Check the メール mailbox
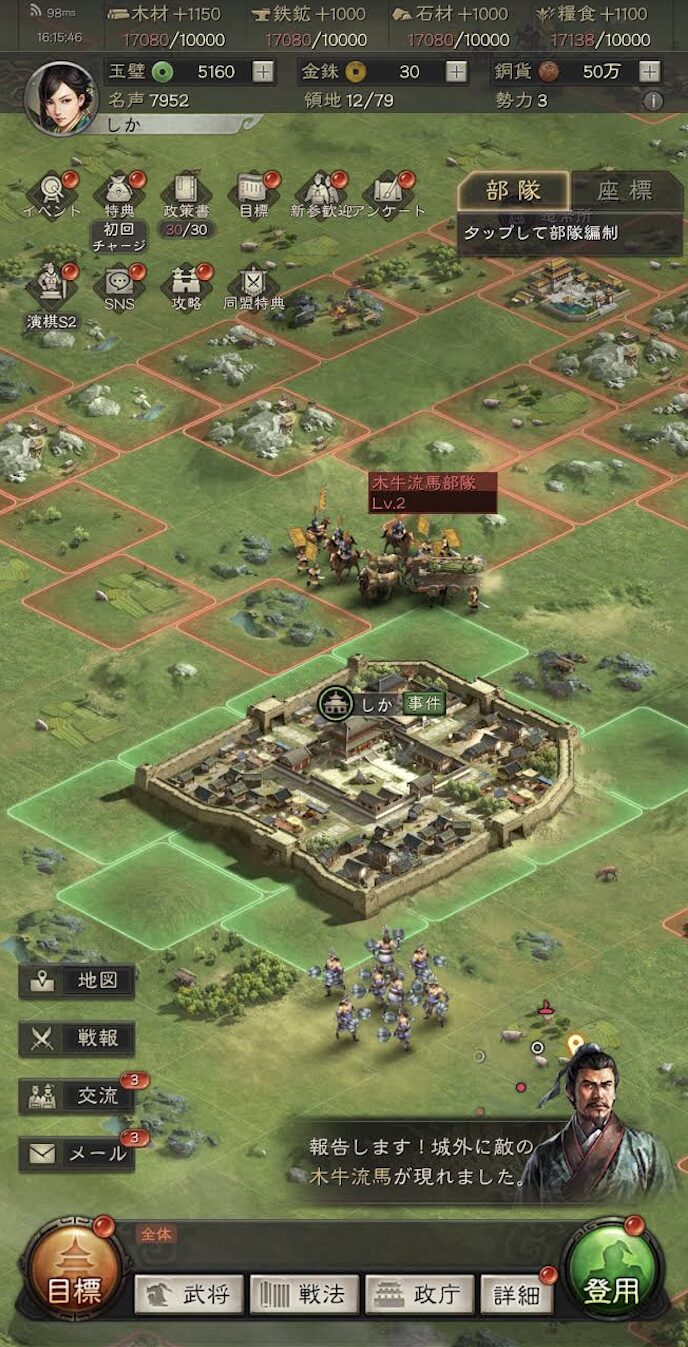 click(77, 1153)
